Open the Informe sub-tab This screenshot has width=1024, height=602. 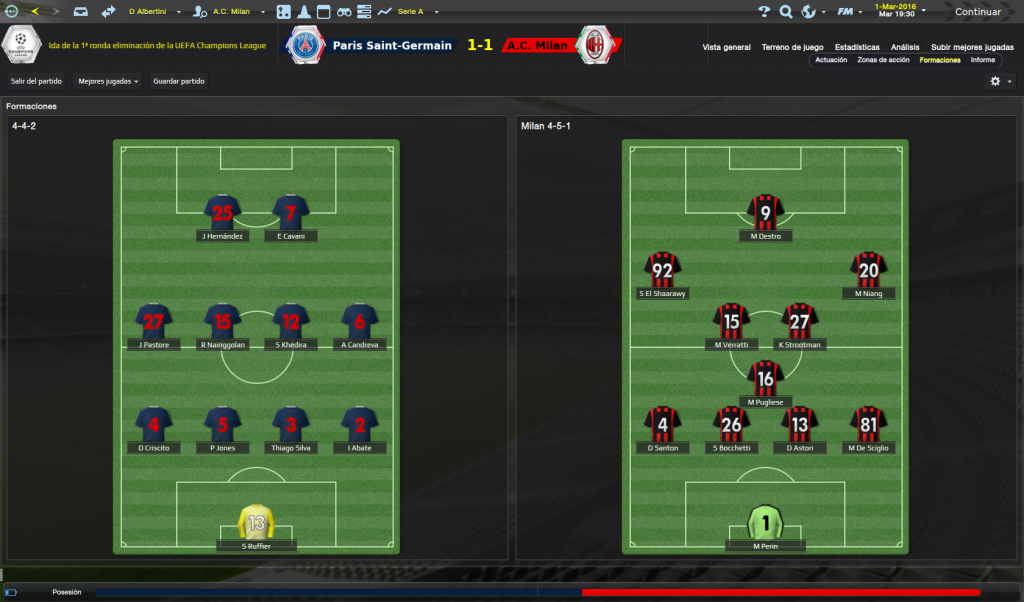[982, 60]
